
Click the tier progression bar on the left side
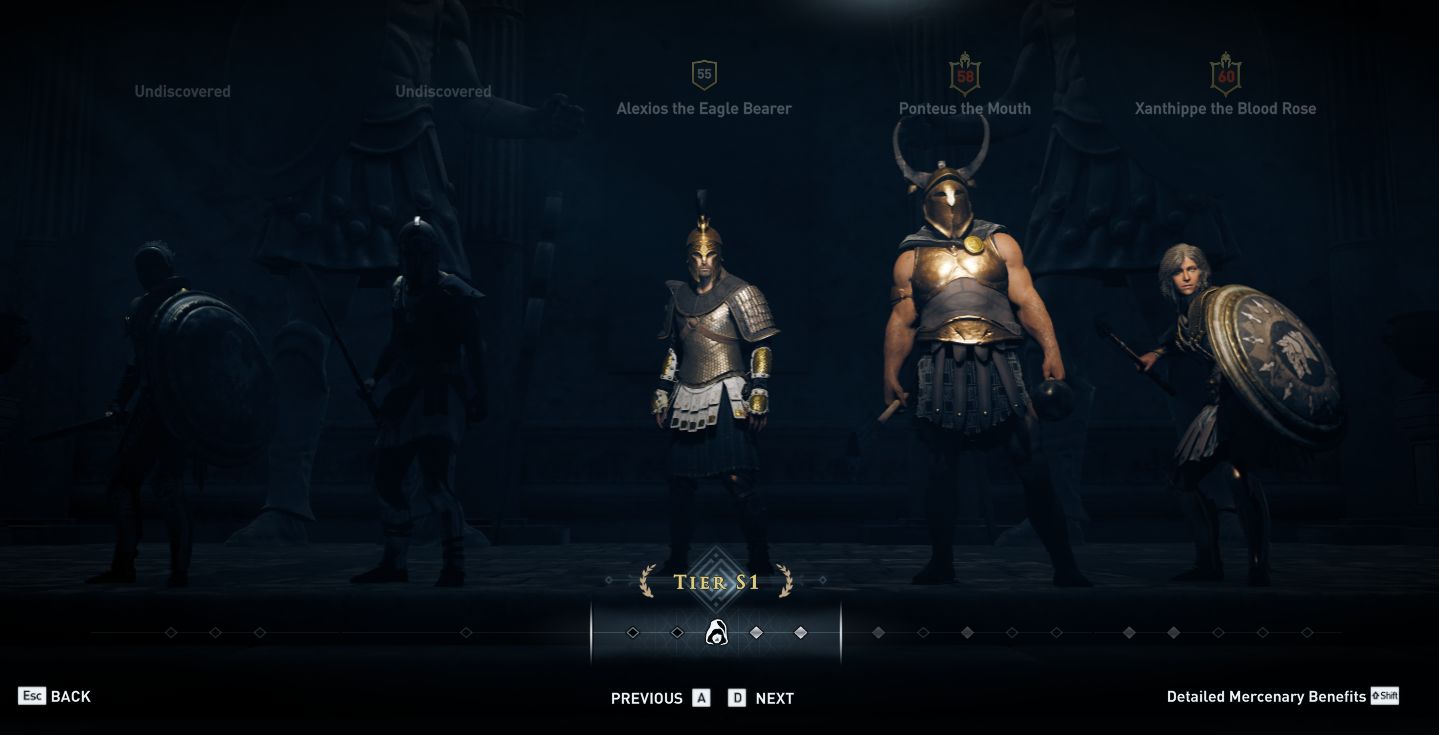pyautogui.click(x=260, y=632)
